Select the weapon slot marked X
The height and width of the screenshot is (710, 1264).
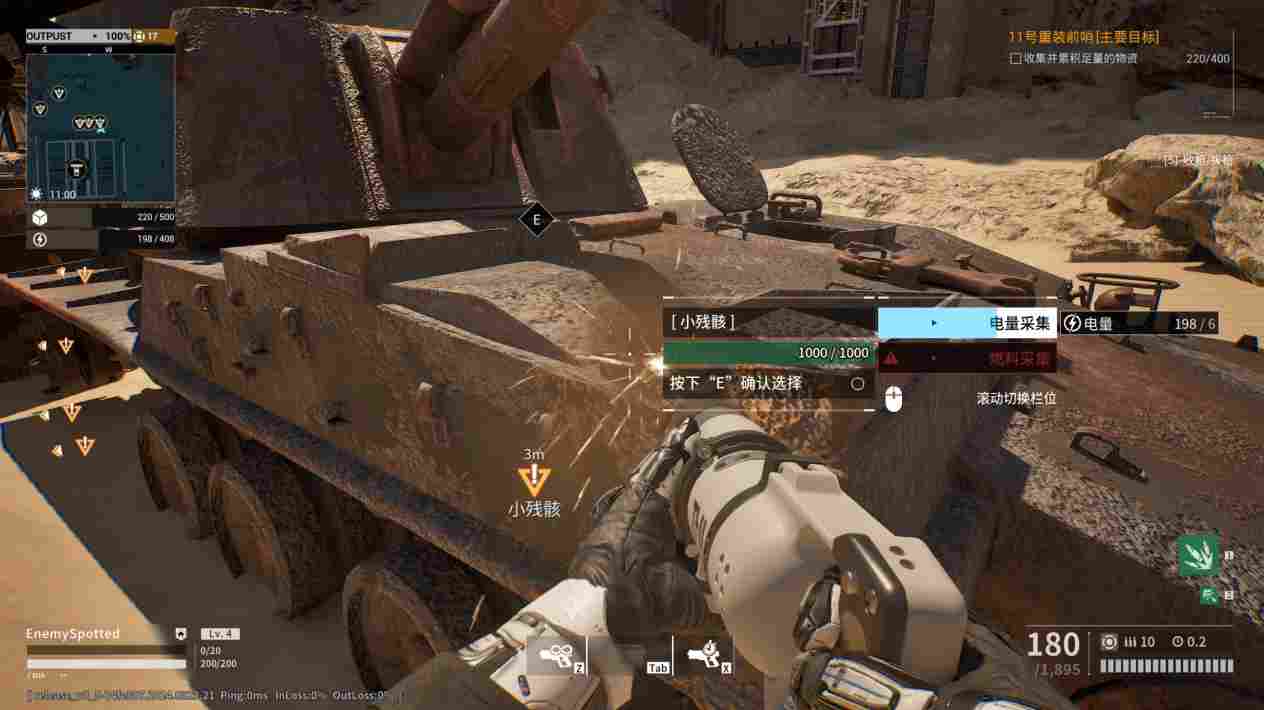(x=704, y=656)
